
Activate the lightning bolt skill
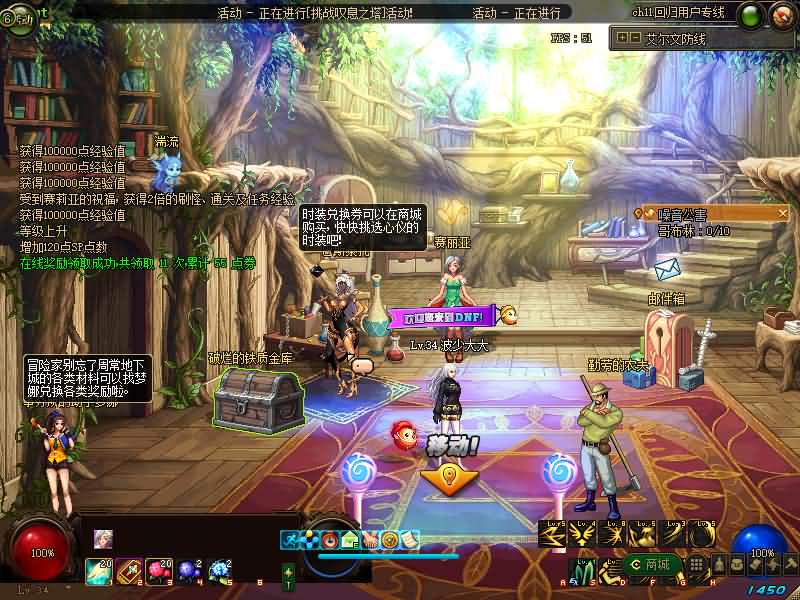[x=555, y=538]
